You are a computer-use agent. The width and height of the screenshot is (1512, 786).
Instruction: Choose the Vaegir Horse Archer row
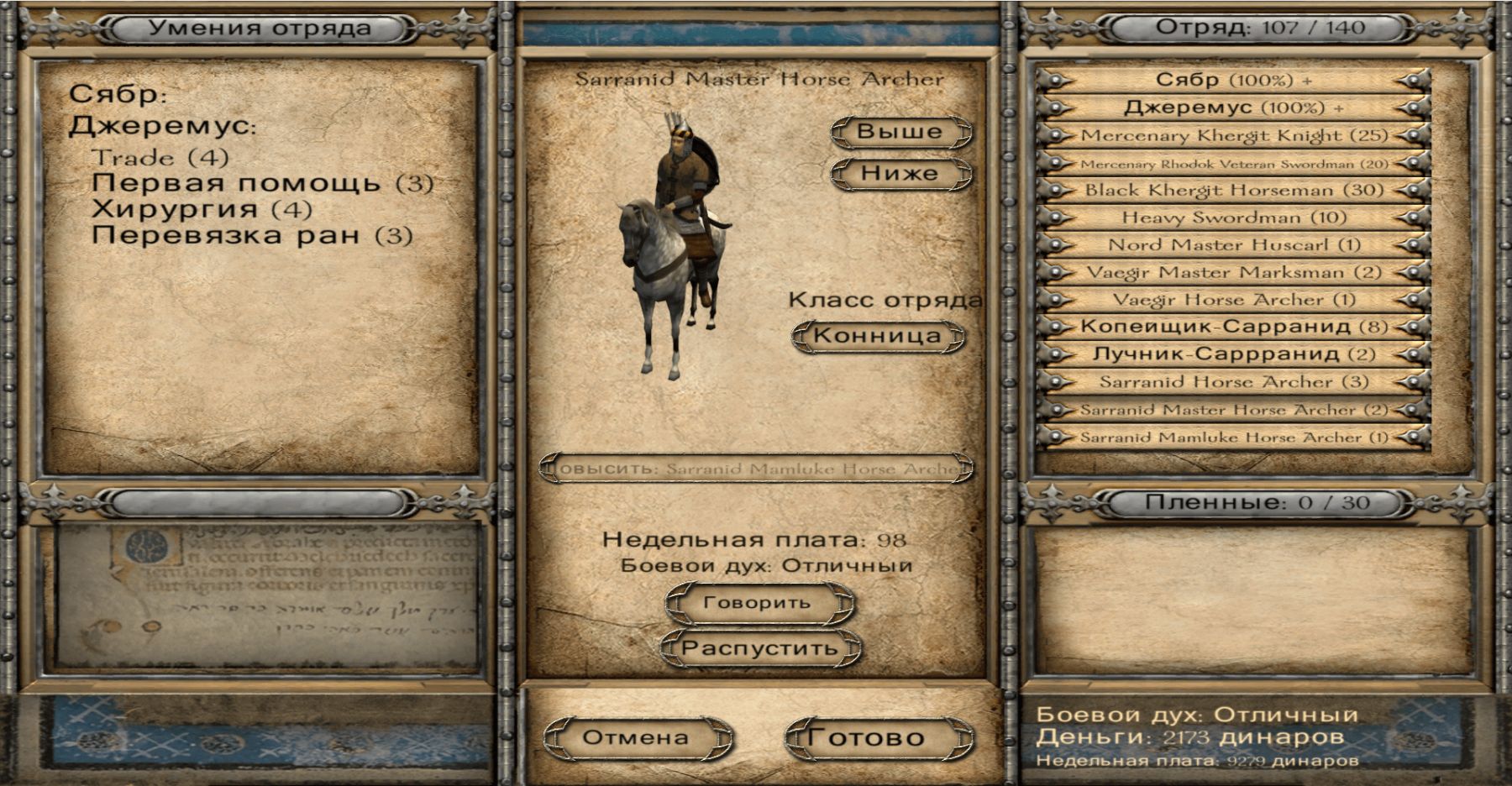(x=1233, y=300)
